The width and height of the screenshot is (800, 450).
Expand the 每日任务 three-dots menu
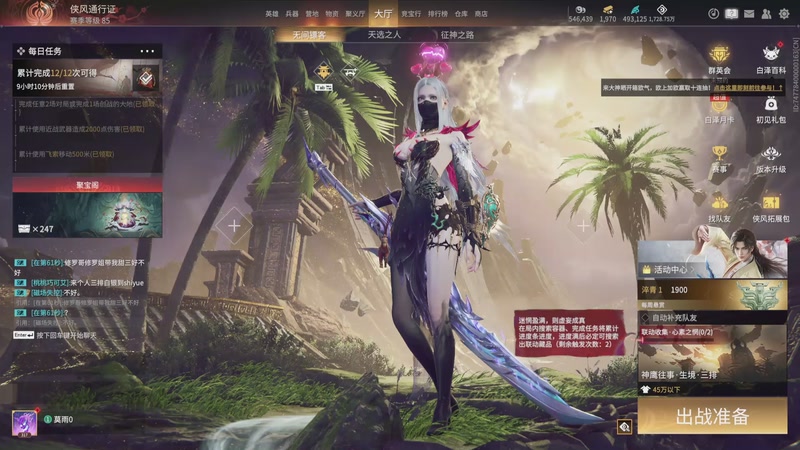pyautogui.click(x=147, y=51)
